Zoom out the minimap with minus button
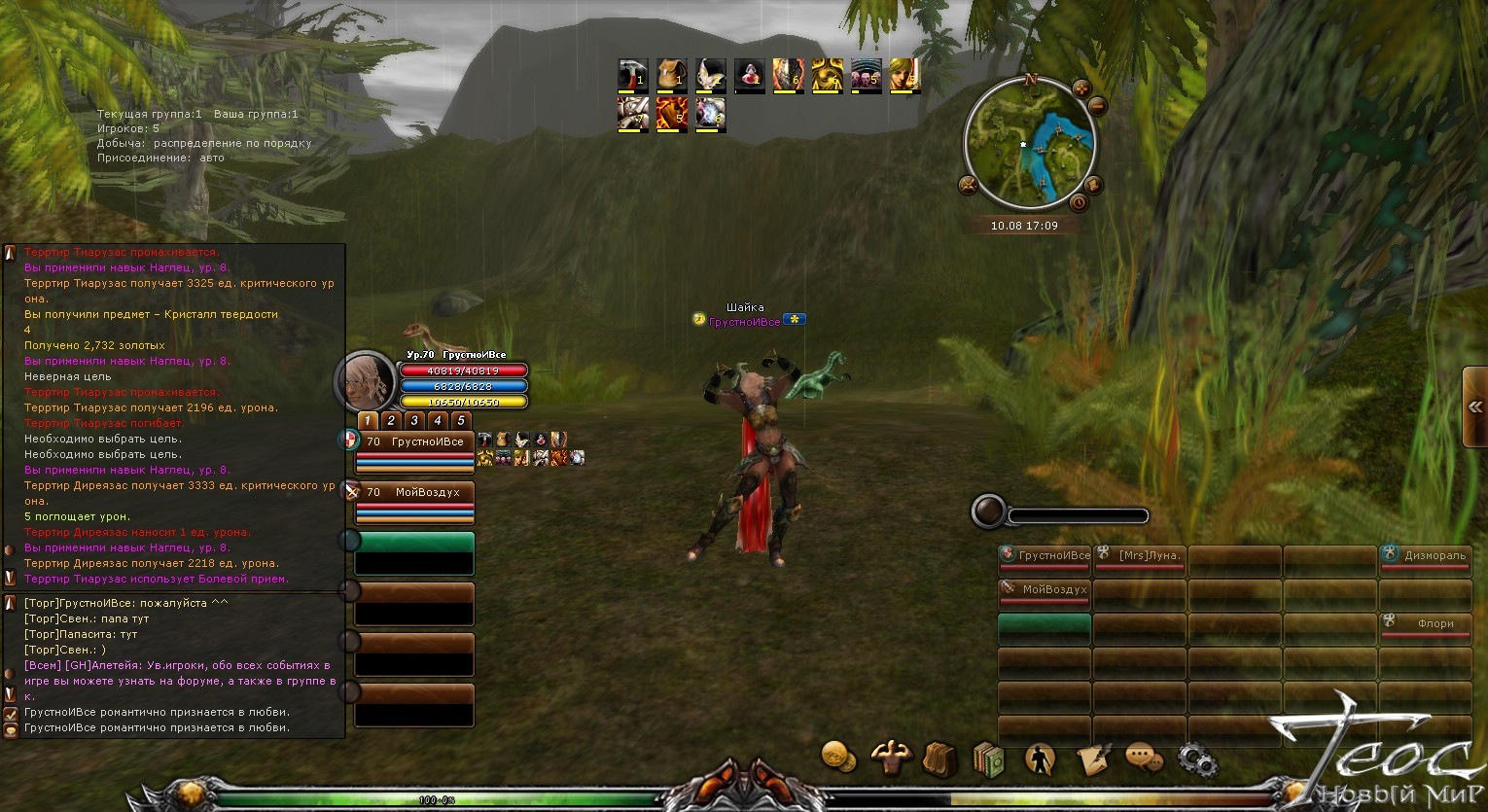1488x812 pixels. [1098, 106]
